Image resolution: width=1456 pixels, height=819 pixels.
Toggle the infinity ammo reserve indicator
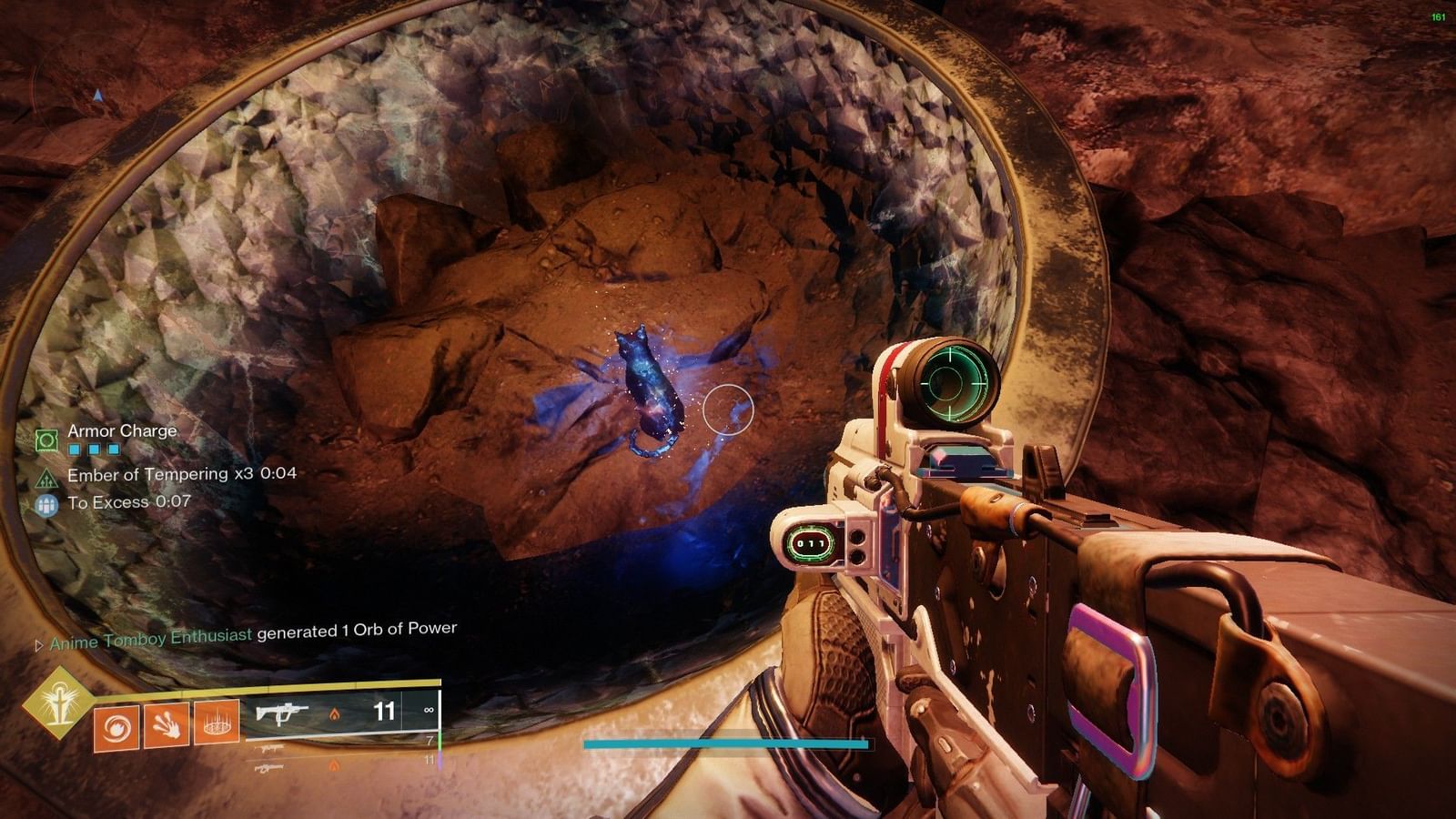[x=429, y=710]
